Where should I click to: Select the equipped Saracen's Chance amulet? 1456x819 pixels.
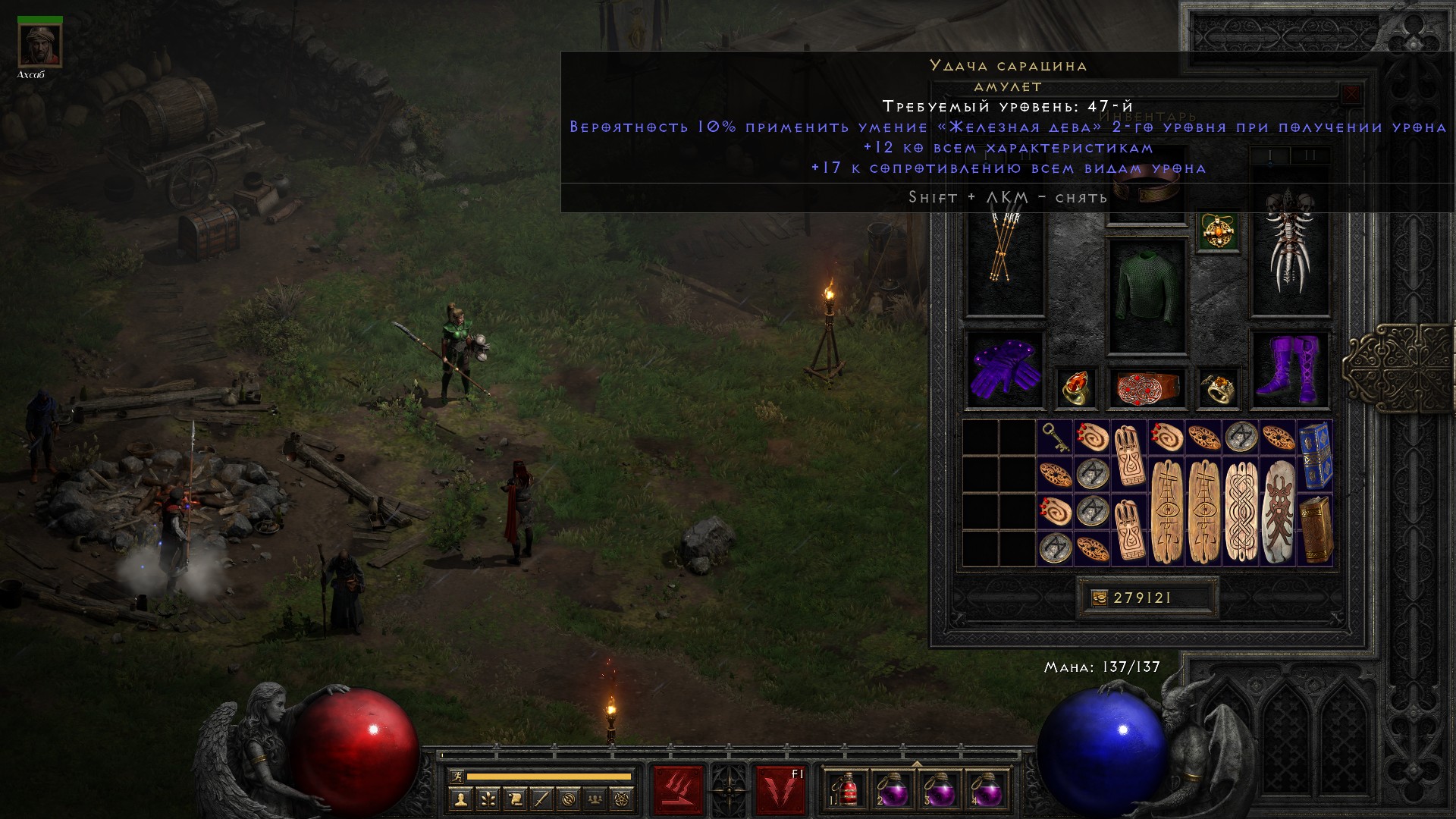click(x=1219, y=231)
